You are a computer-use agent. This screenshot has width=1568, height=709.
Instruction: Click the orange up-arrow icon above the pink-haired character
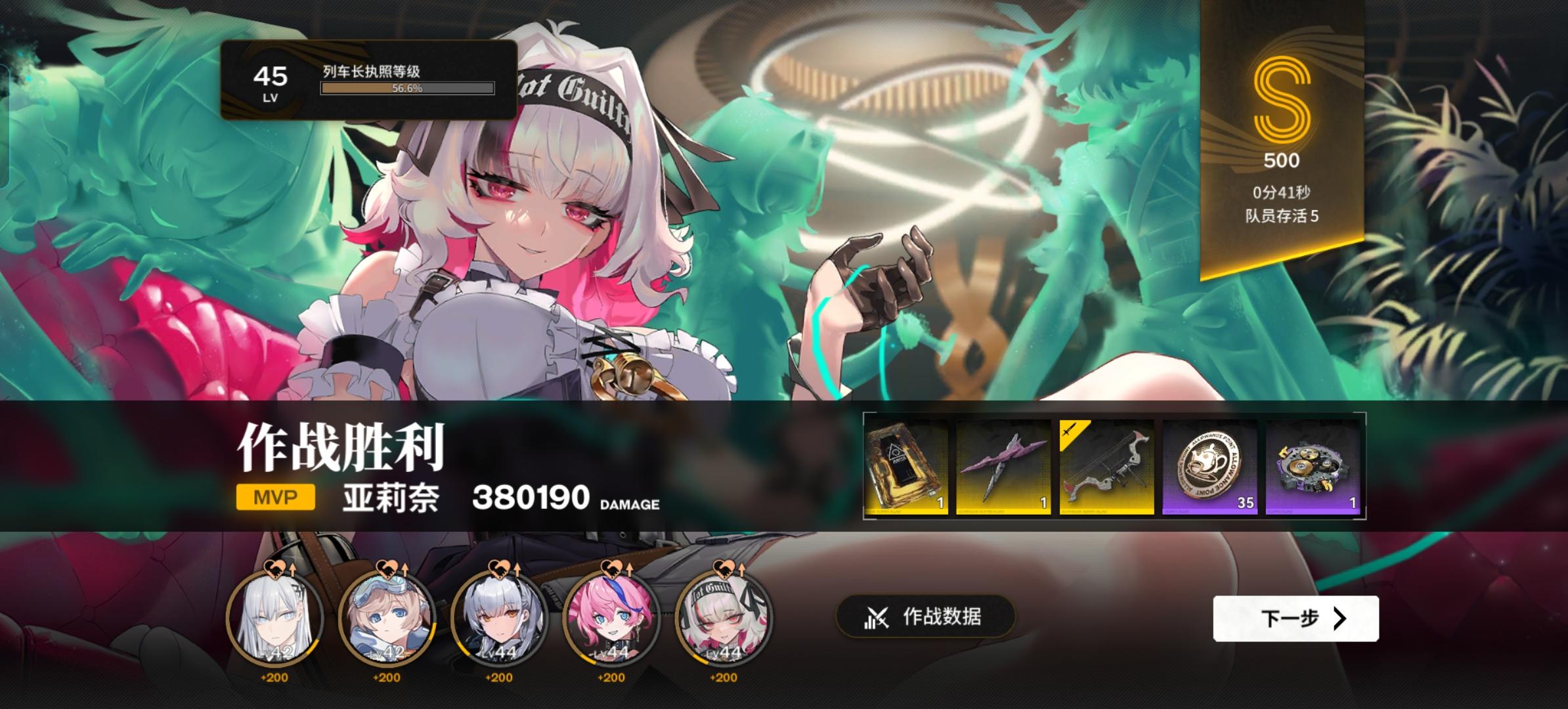(629, 570)
